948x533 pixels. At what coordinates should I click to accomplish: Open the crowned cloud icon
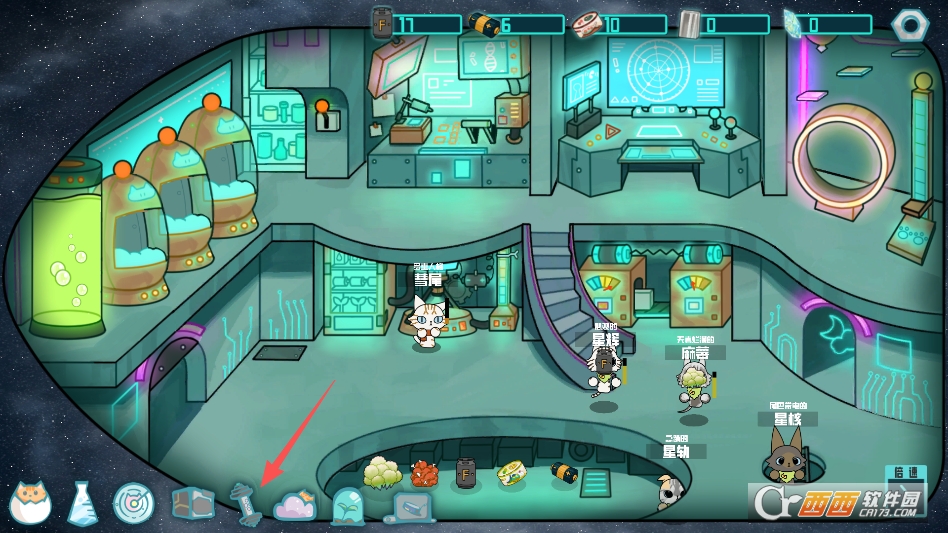pyautogui.click(x=295, y=505)
